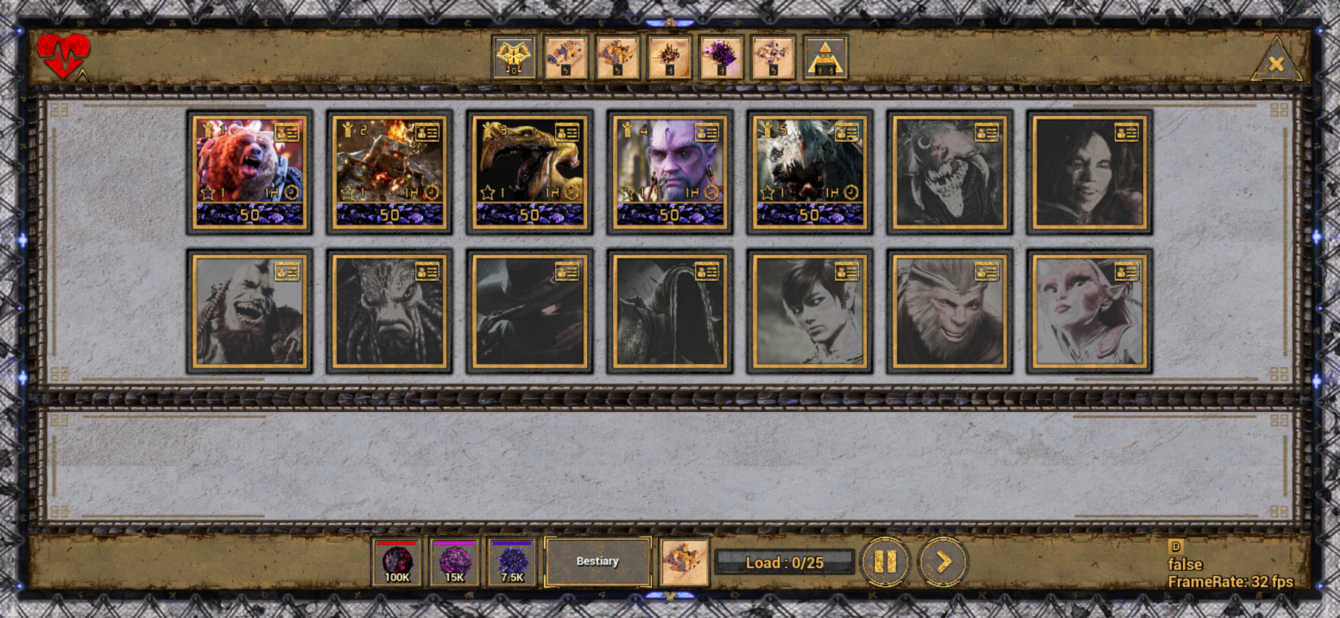The image size is (1340, 618).
Task: Close the bestiary window
Action: point(1276,64)
